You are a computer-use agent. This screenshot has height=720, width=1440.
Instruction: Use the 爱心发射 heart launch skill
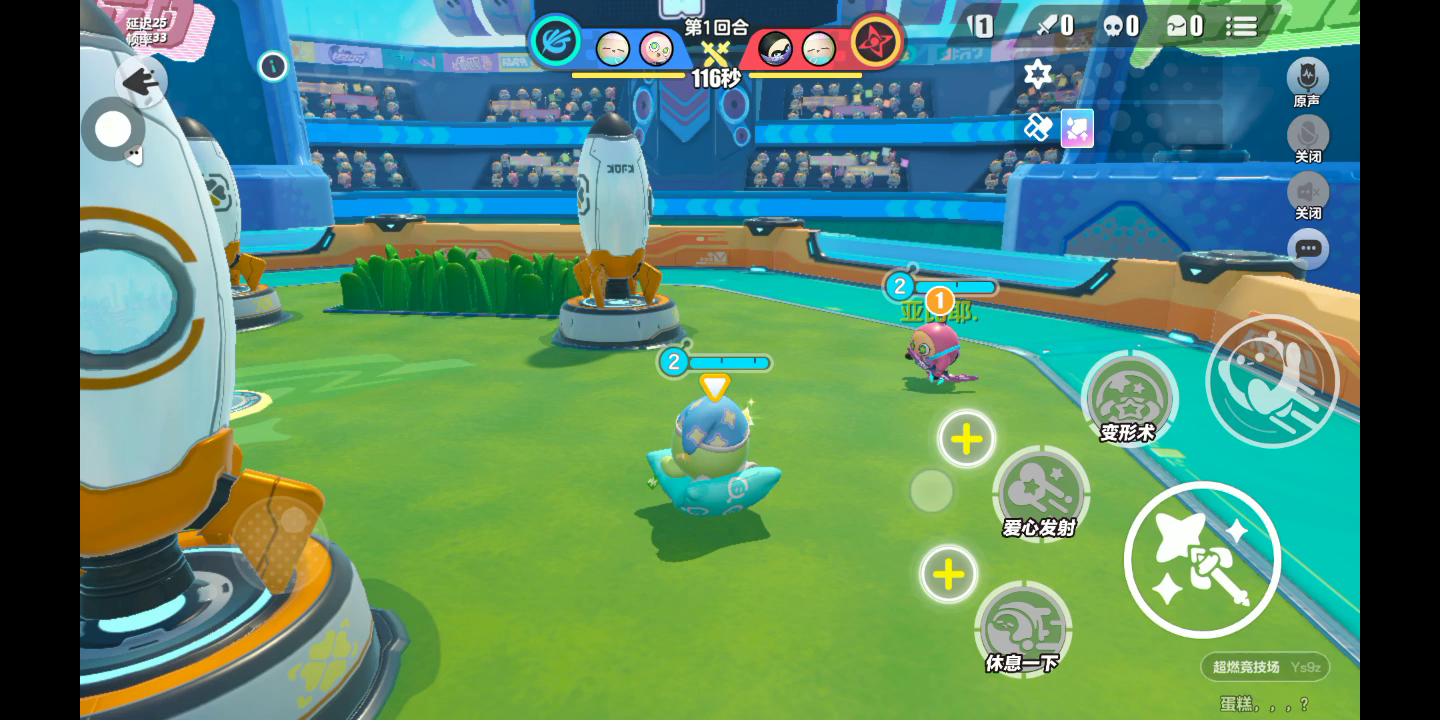1041,493
